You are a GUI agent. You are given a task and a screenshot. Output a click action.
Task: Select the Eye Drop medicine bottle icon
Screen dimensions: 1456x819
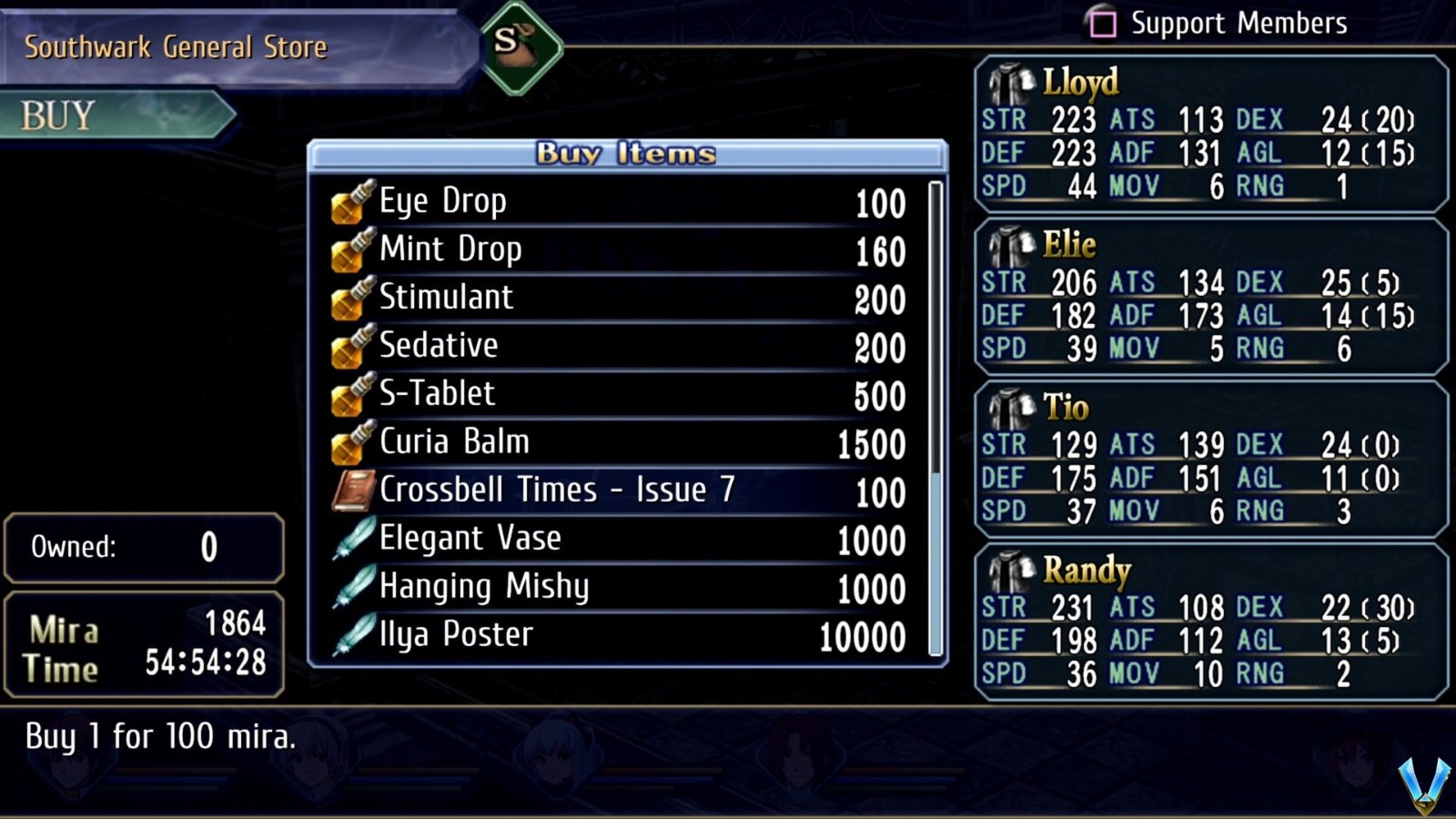(x=355, y=201)
